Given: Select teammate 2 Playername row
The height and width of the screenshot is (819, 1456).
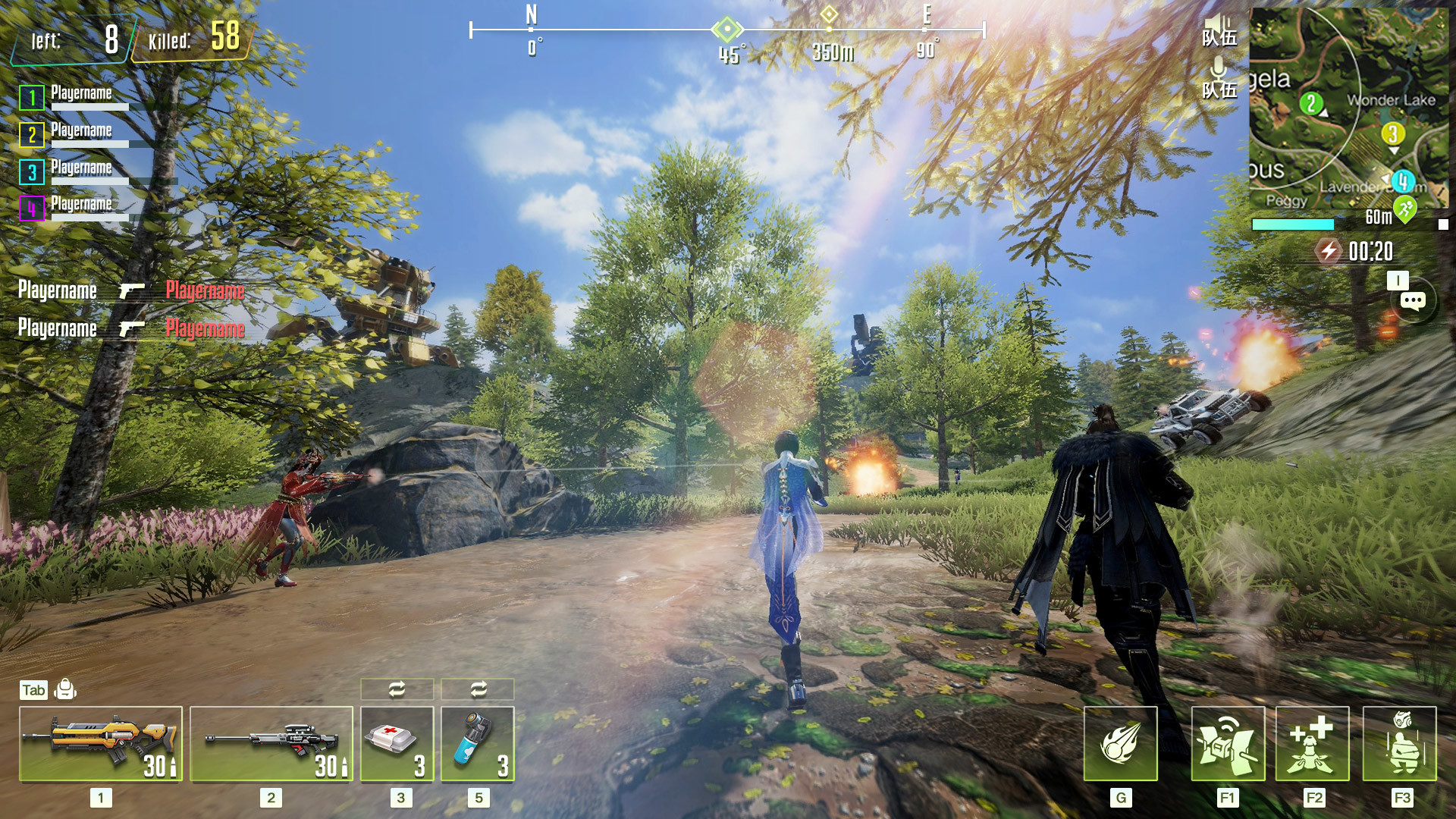Looking at the screenshot, I should pos(76,134).
